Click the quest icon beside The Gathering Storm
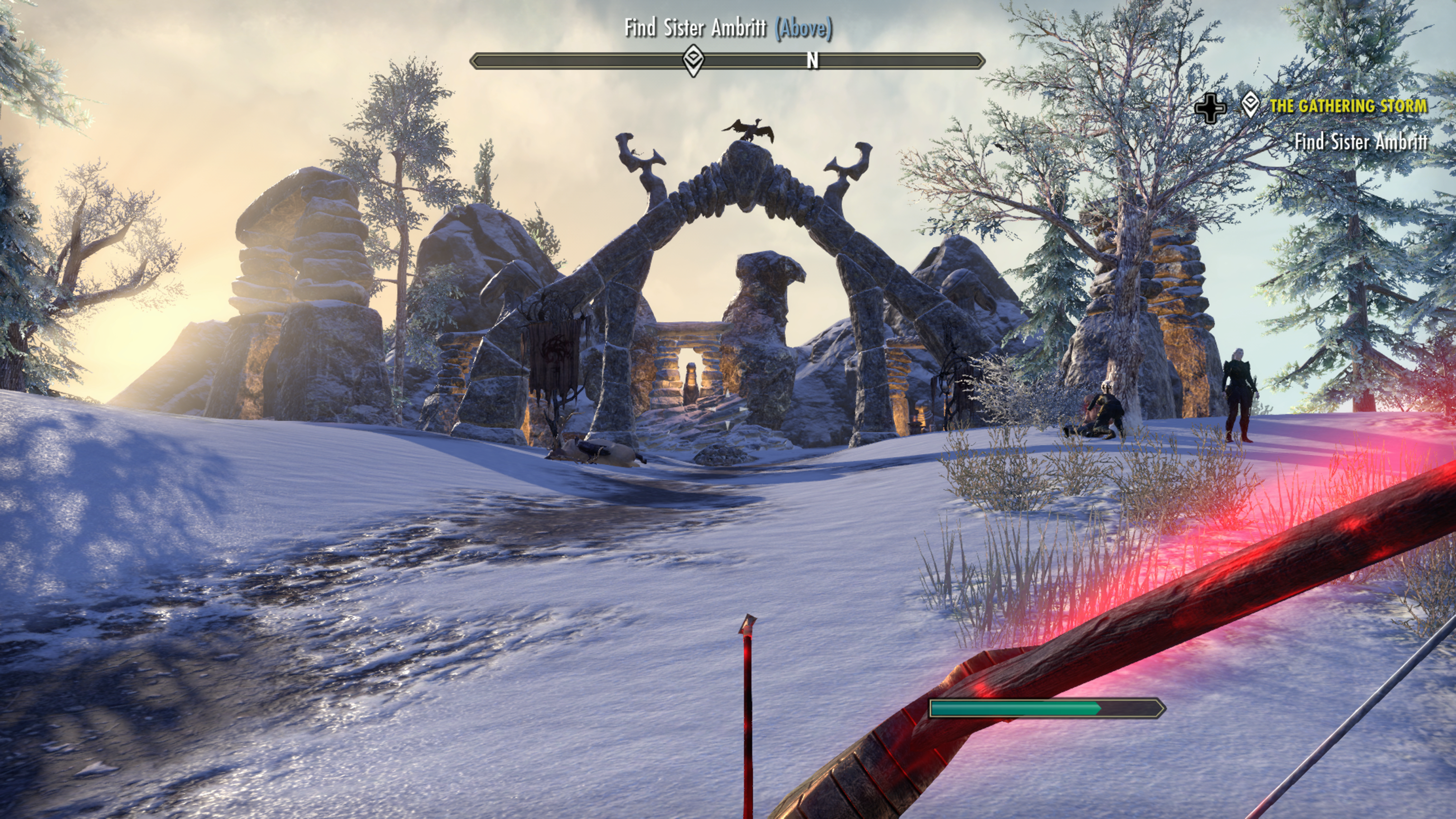The width and height of the screenshot is (1456, 819). pos(1250,106)
